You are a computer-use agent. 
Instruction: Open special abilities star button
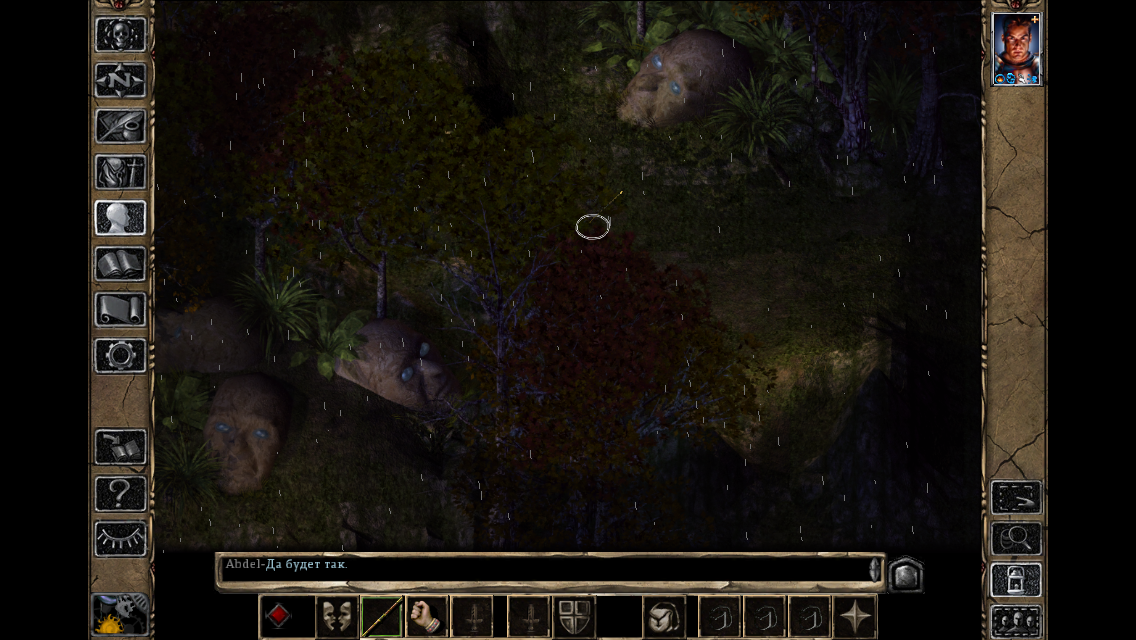coord(855,616)
